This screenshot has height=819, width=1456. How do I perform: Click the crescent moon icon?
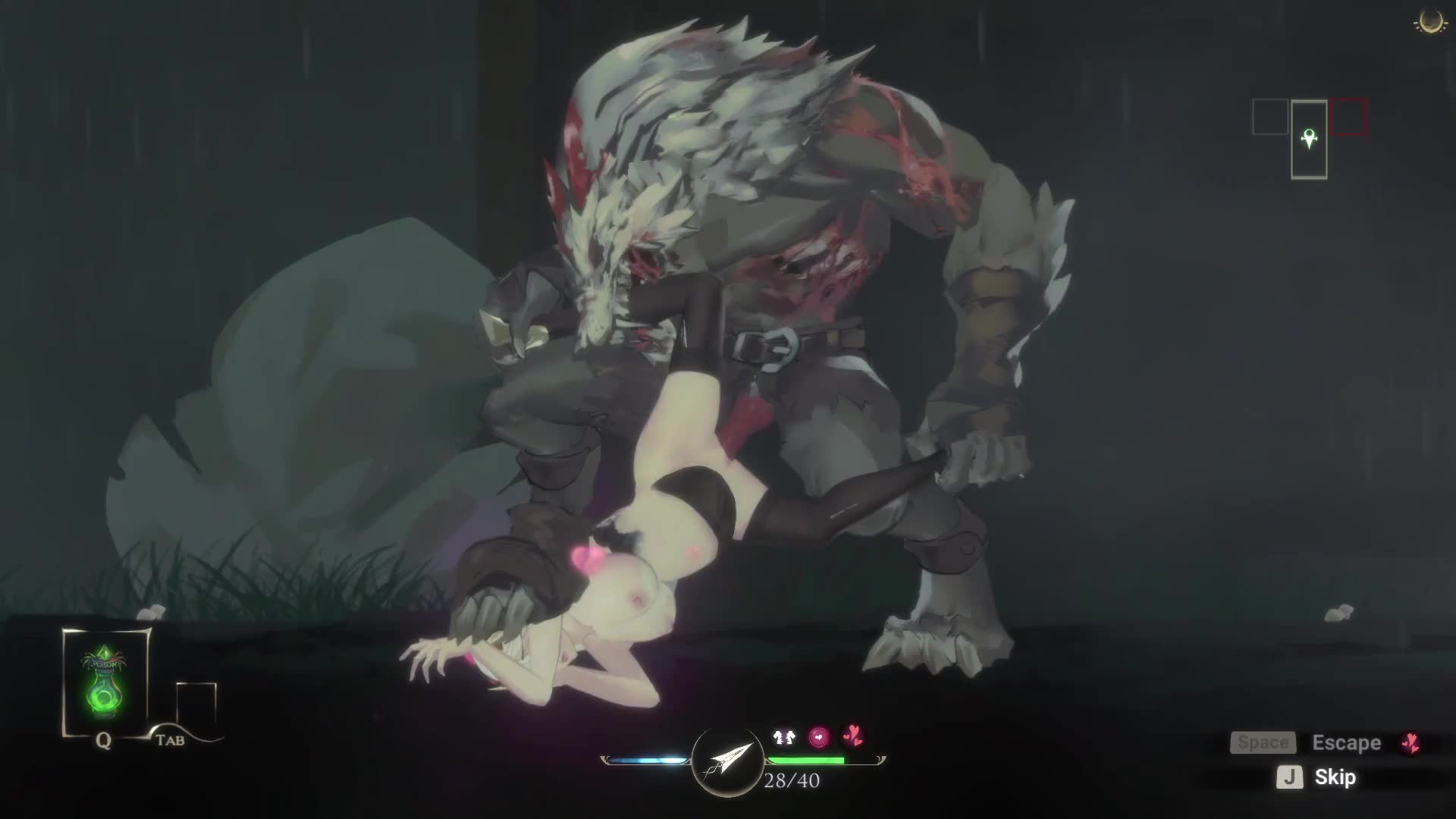(1431, 20)
